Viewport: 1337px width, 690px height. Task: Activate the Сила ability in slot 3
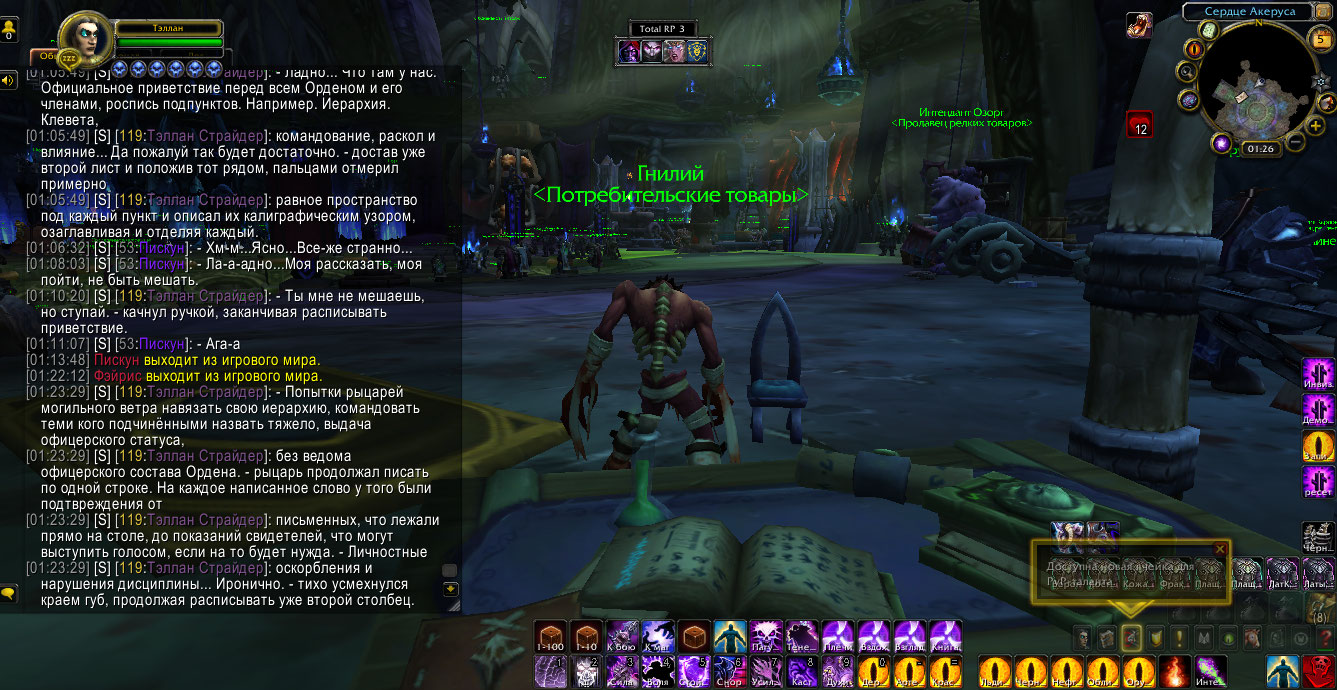[622, 672]
